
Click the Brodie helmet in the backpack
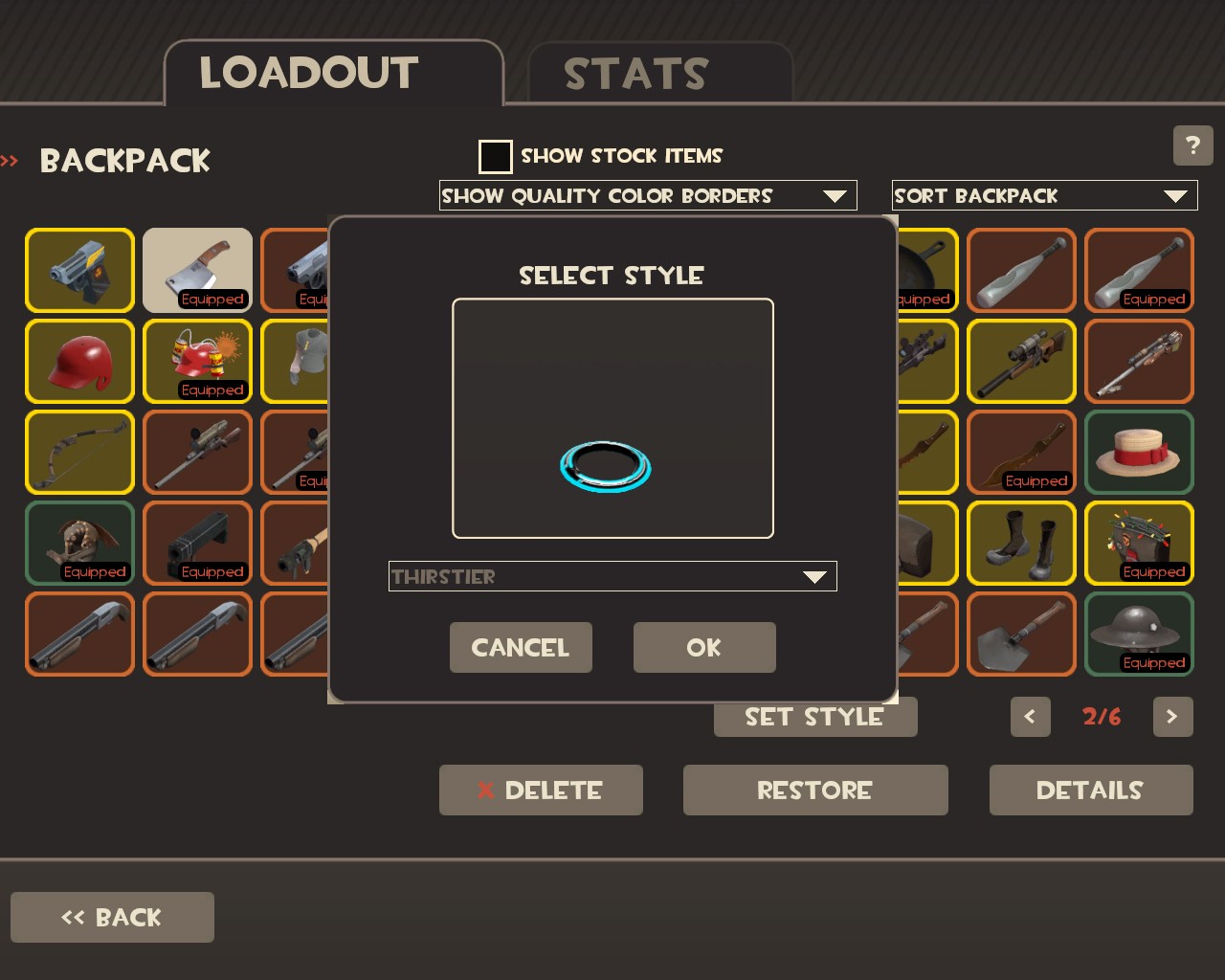coord(1139,632)
